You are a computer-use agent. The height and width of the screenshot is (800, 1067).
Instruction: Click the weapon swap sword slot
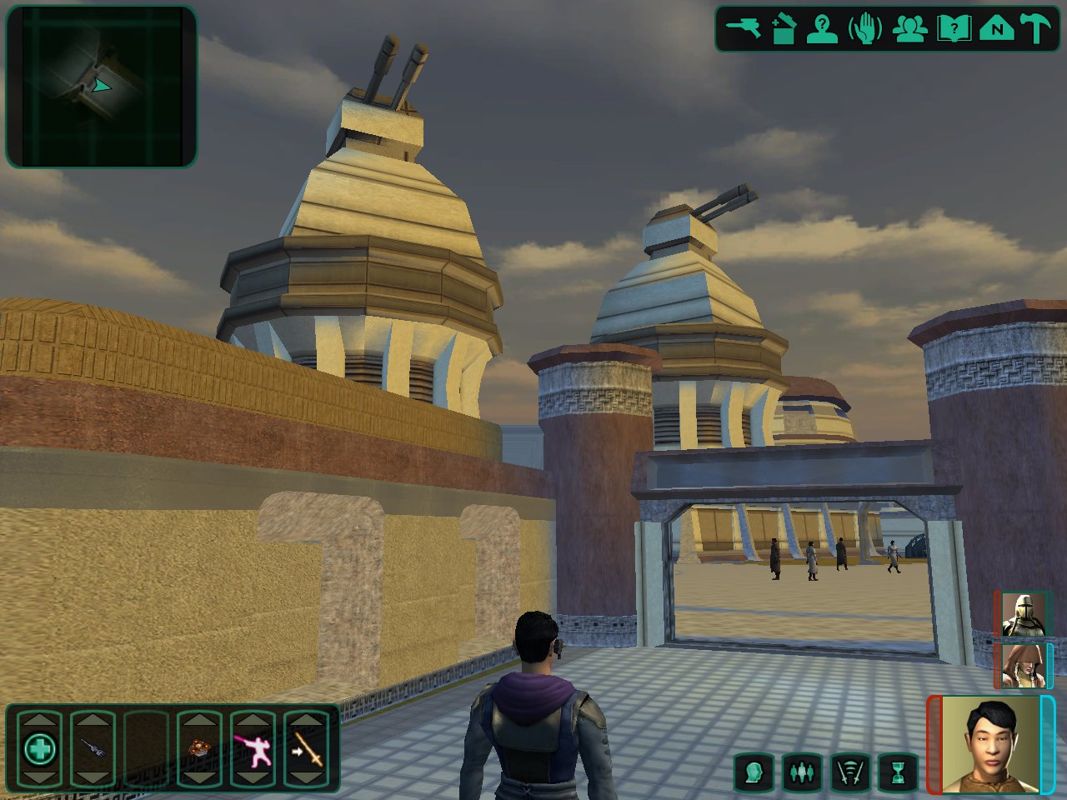307,749
